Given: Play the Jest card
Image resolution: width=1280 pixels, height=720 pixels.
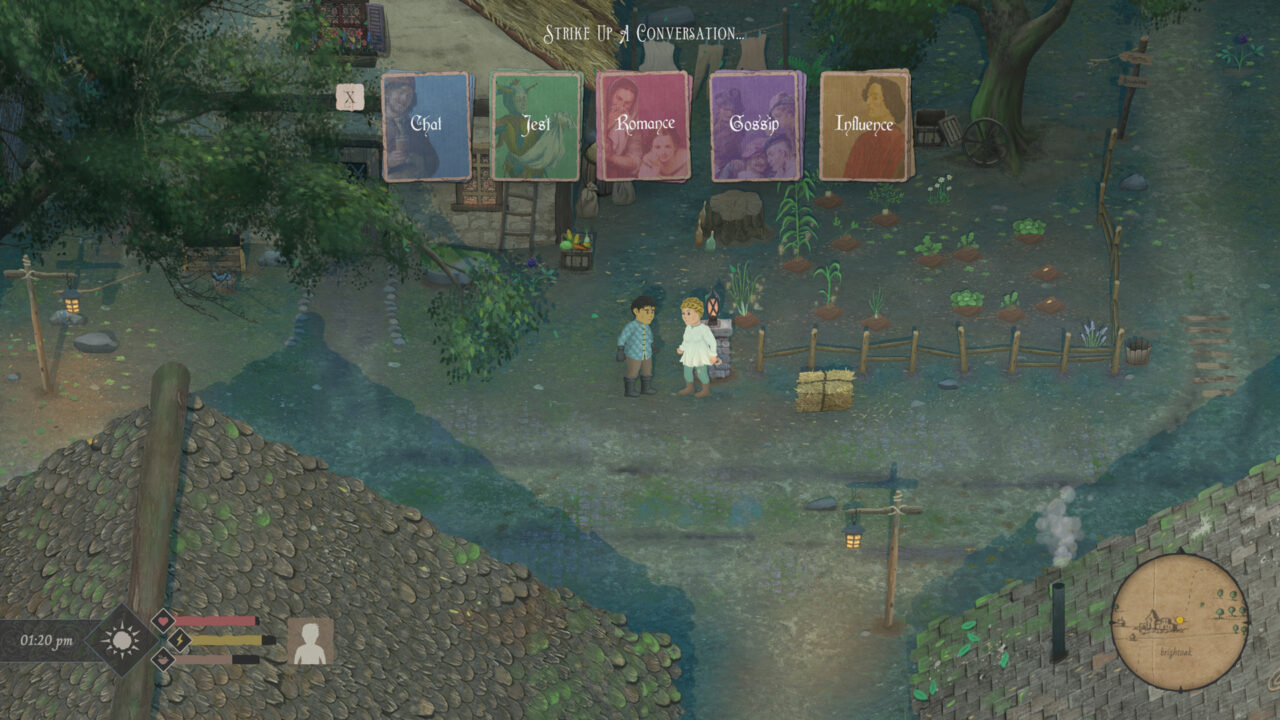Looking at the screenshot, I should pos(536,125).
